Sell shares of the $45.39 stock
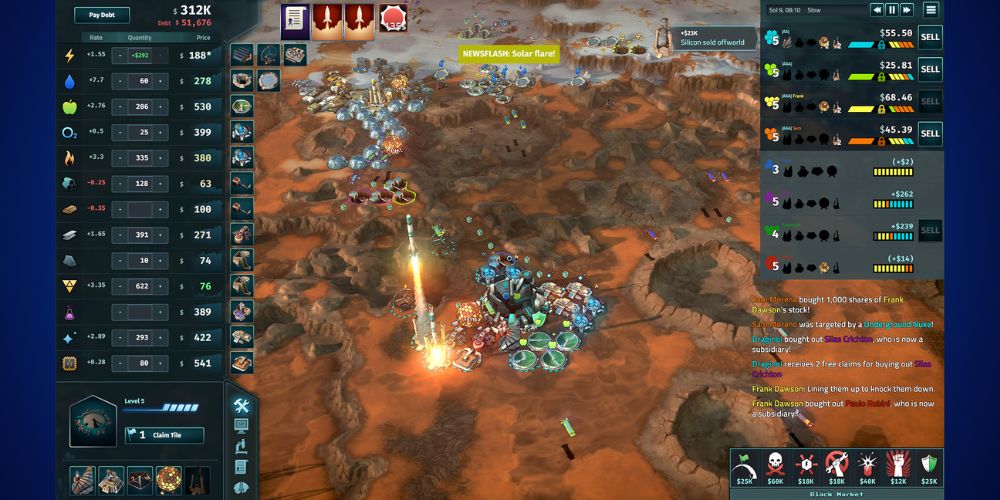 930,133
